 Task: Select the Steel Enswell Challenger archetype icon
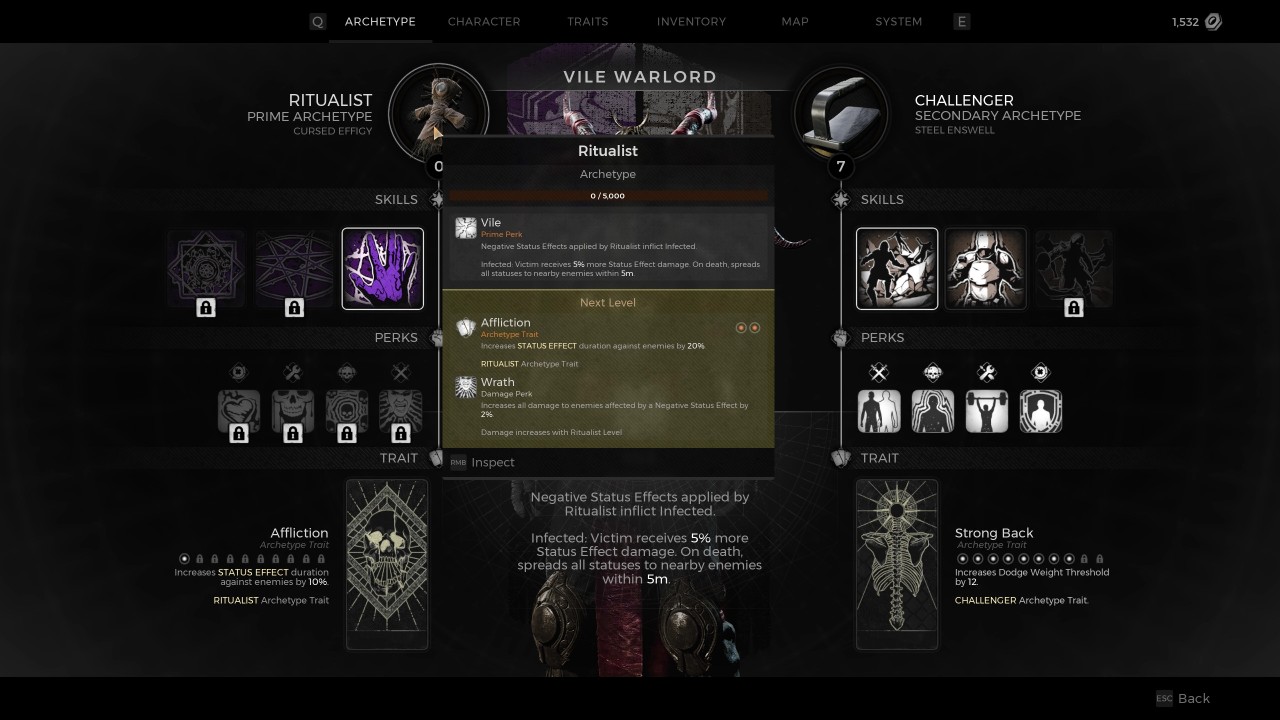click(841, 112)
